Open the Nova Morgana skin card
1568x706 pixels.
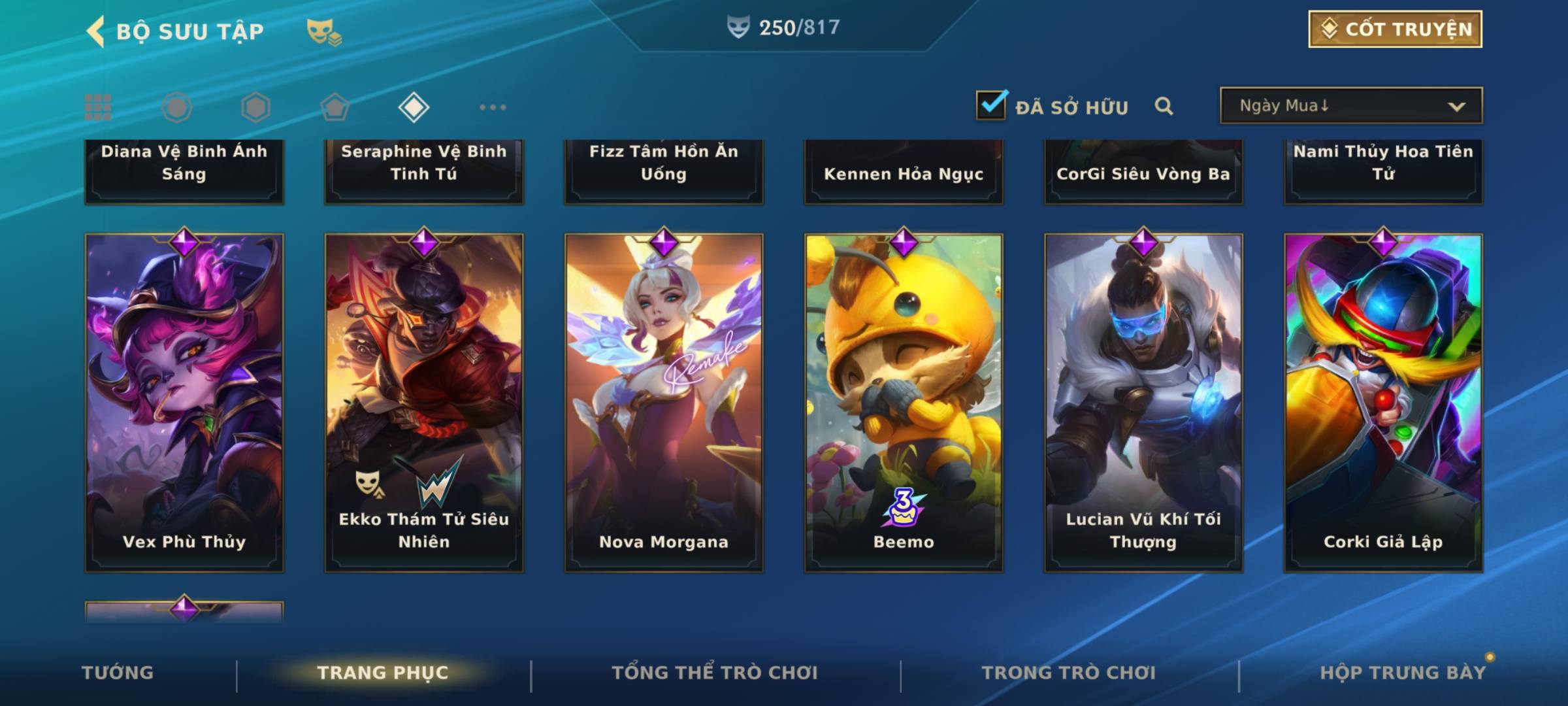point(664,402)
